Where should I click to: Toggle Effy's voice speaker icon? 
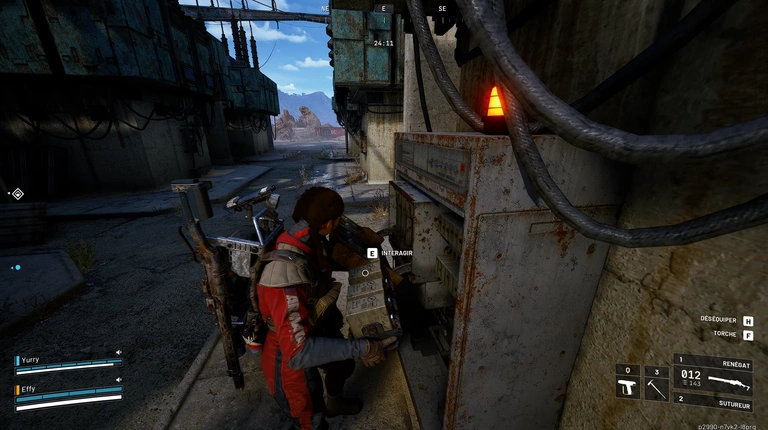[118, 380]
